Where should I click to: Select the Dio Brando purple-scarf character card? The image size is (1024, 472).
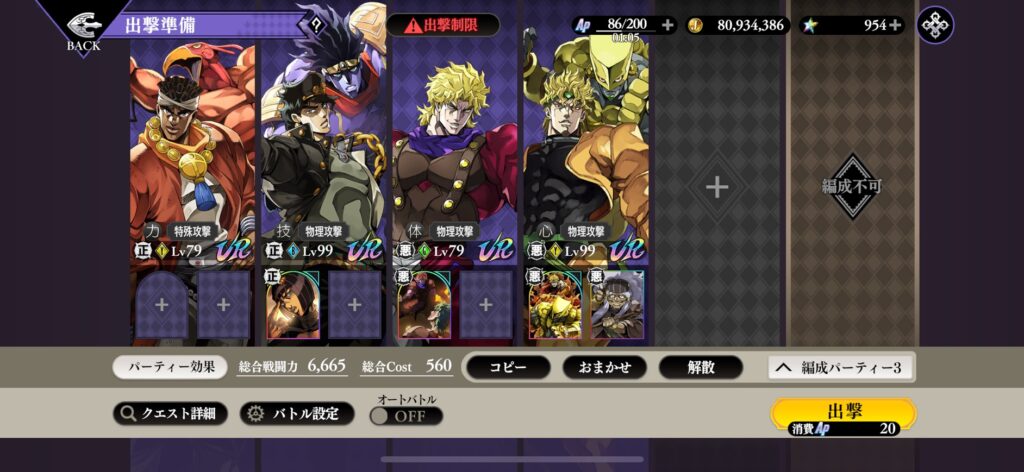pos(454,150)
